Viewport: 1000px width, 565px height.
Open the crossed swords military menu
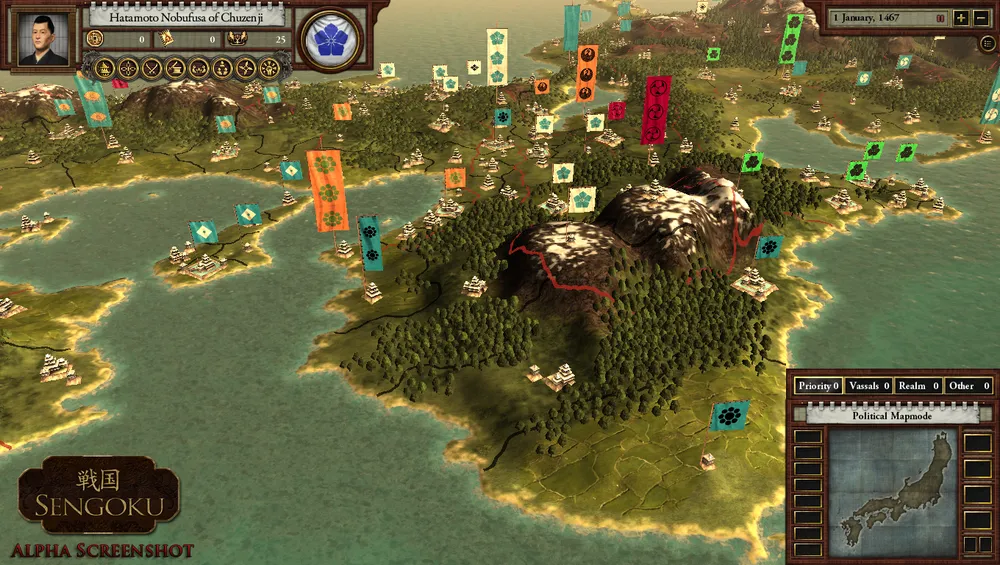152,68
